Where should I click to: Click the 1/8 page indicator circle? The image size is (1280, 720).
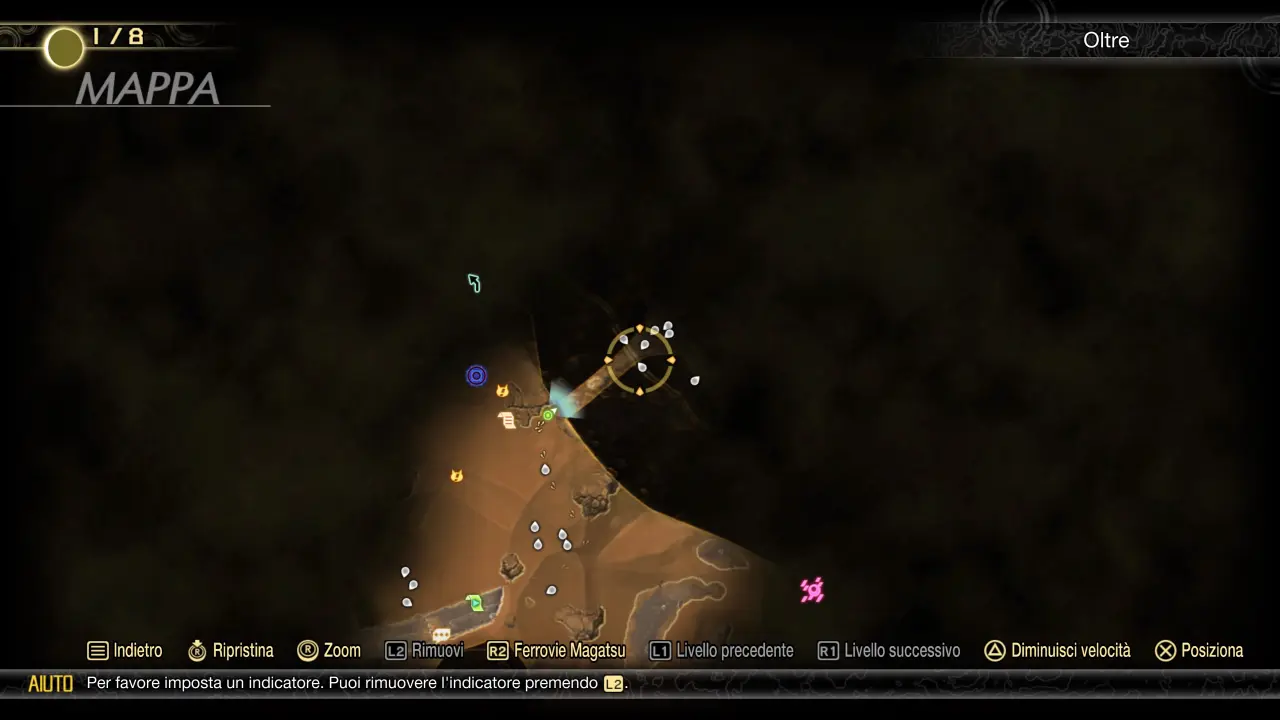[63, 47]
